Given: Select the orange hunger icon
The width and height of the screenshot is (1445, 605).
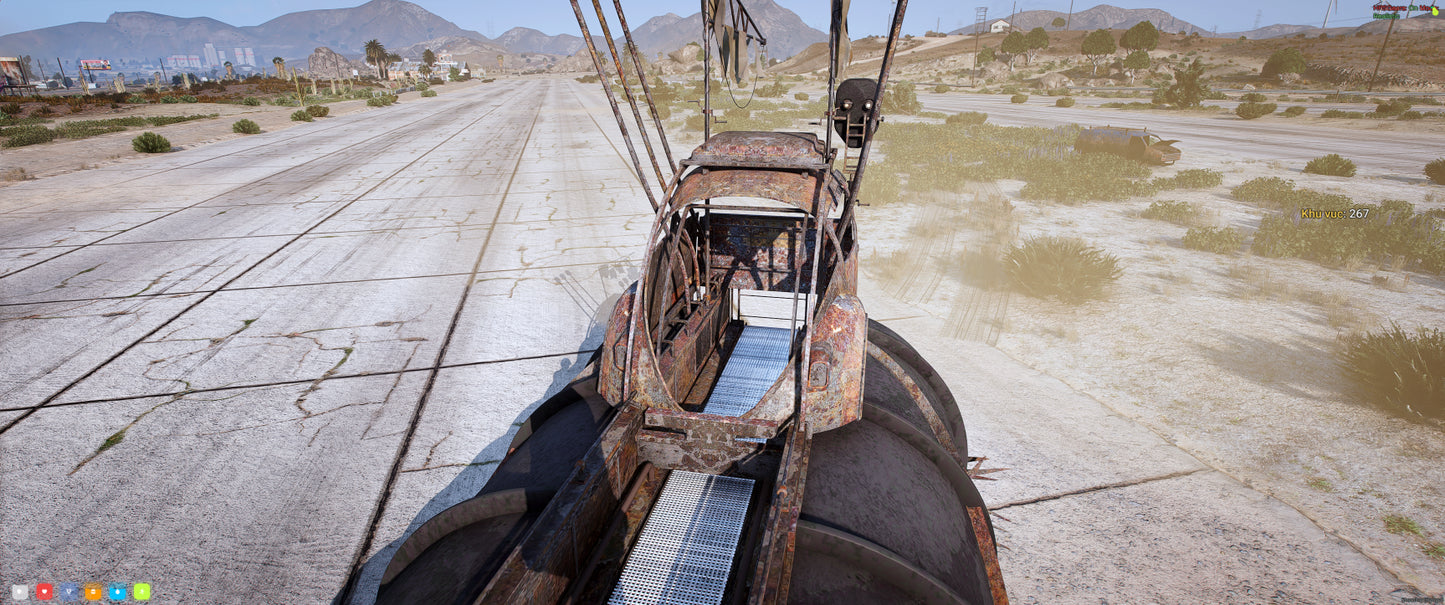Looking at the screenshot, I should pos(93,591).
